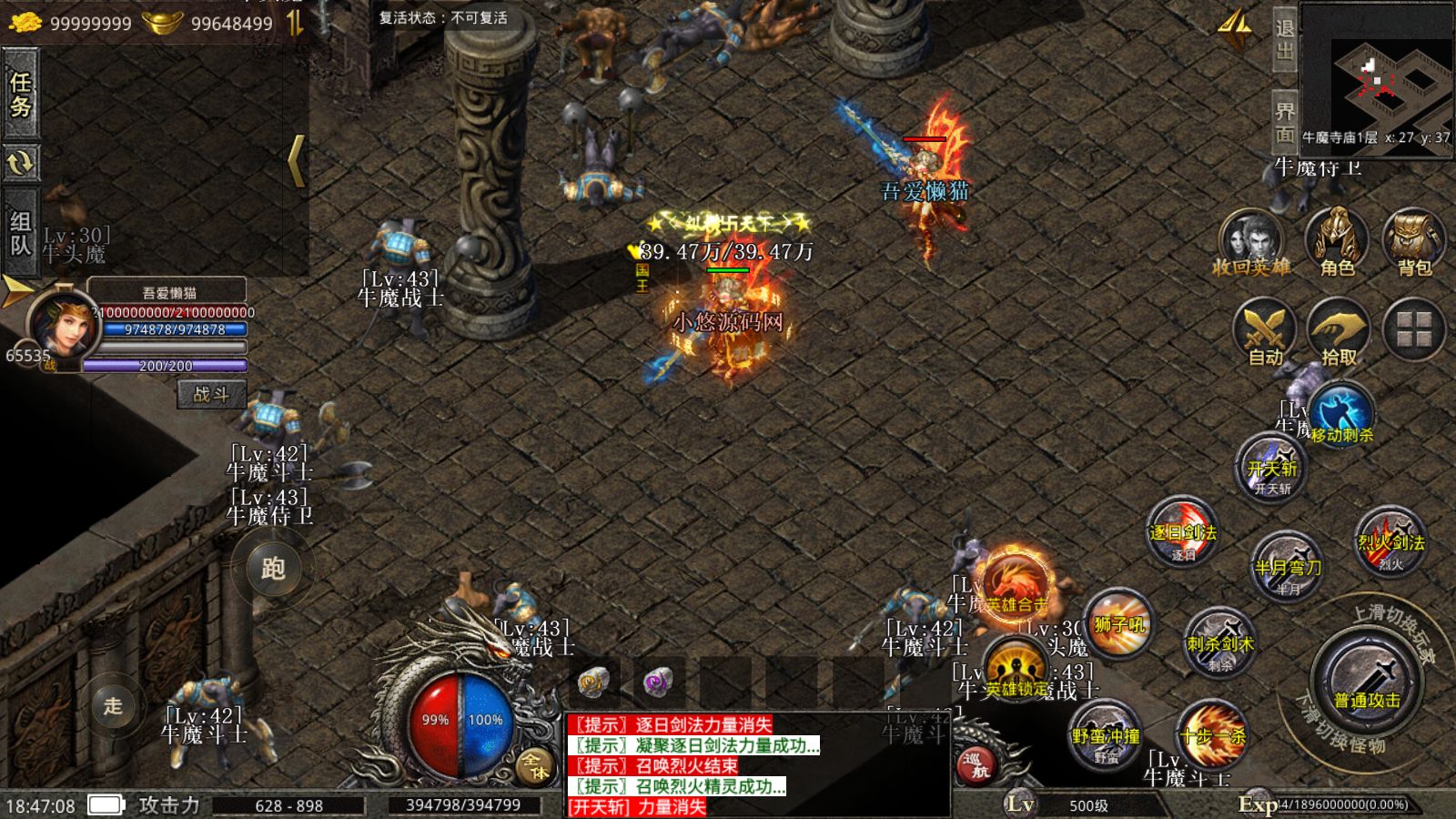Enable 自动 auto-combat
The height and width of the screenshot is (819, 1456).
tap(1265, 334)
